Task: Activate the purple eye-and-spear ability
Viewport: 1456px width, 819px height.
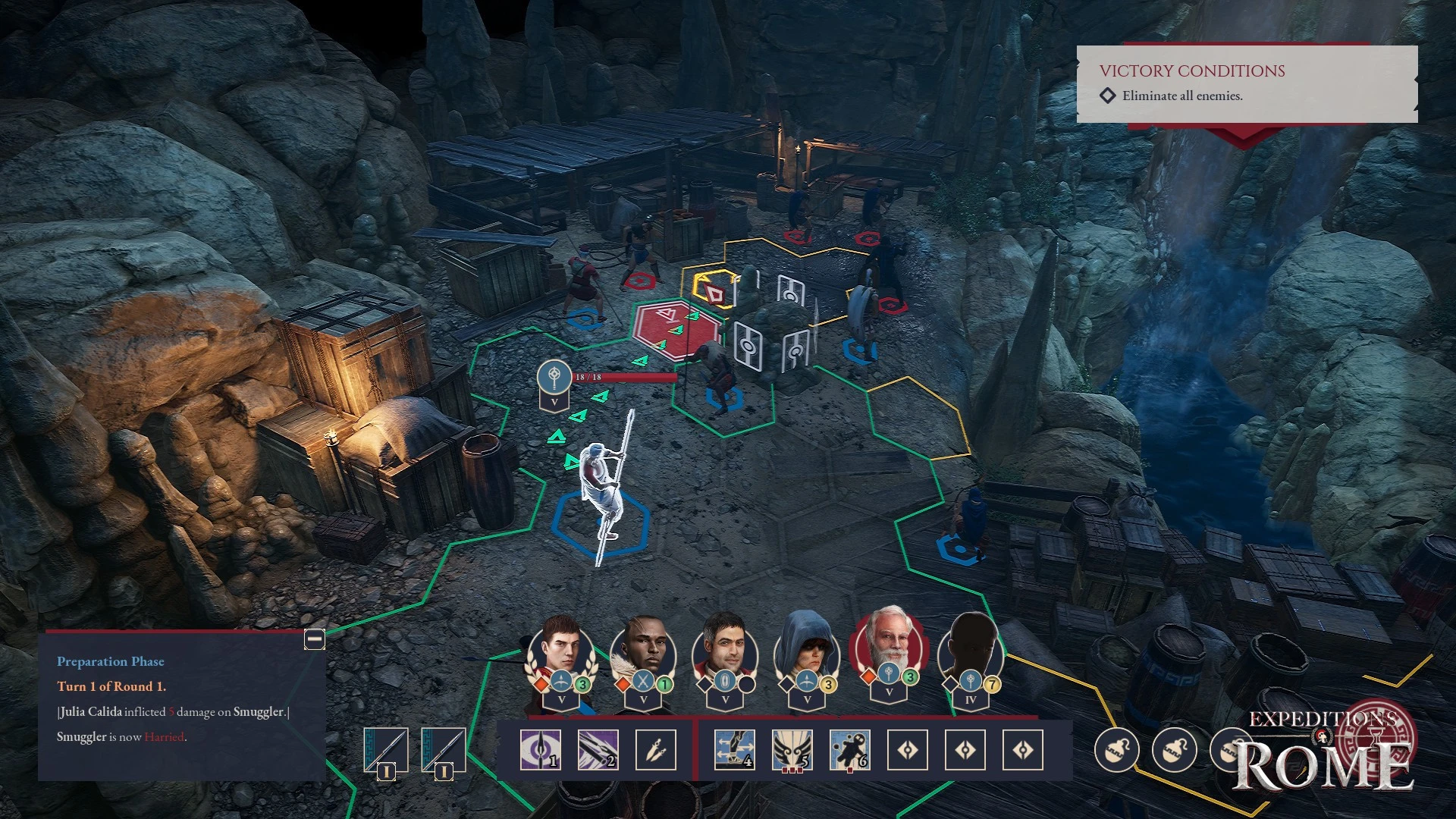Action: (x=541, y=750)
